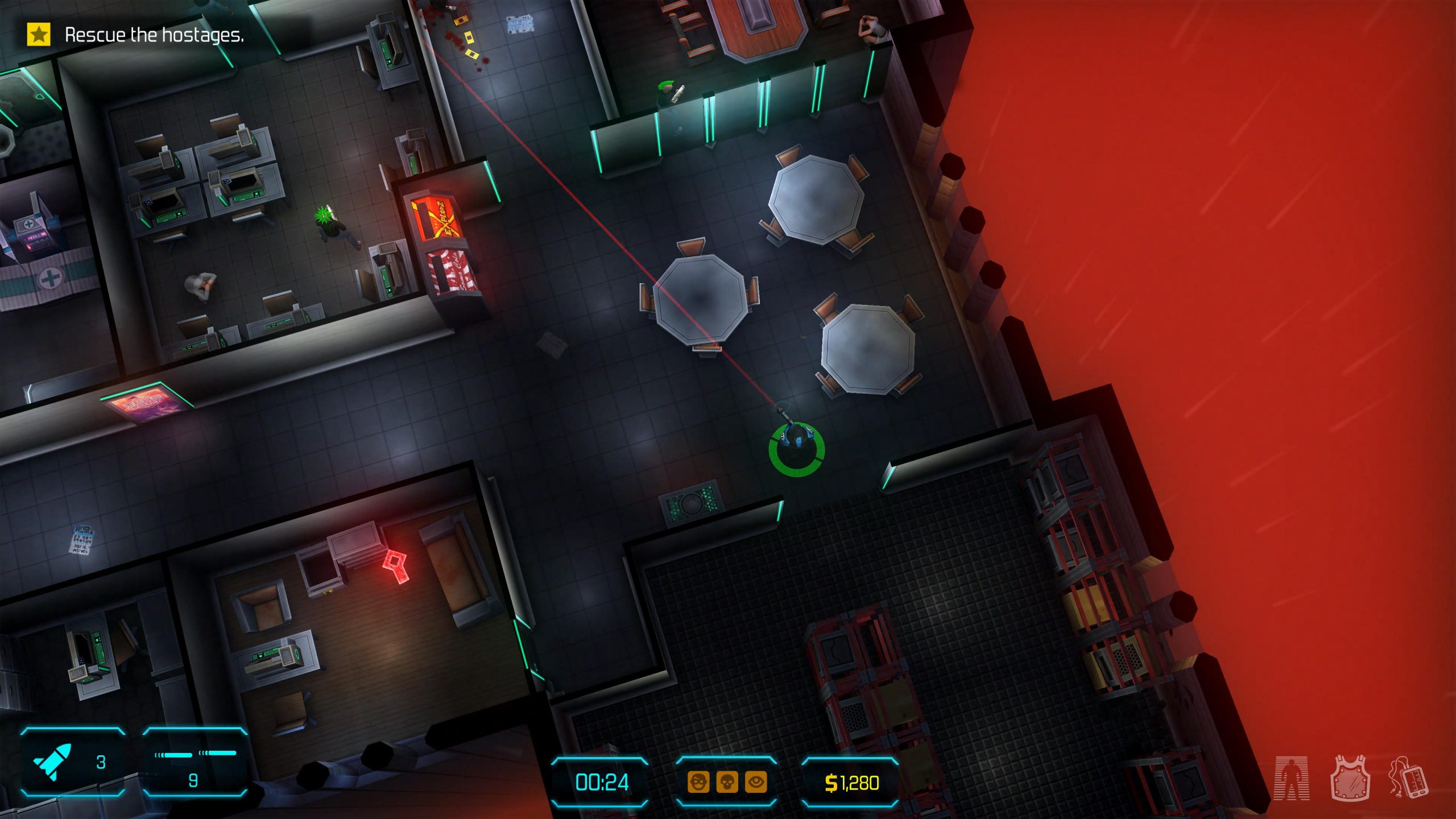Select the armor vest gear icon

click(x=1350, y=778)
